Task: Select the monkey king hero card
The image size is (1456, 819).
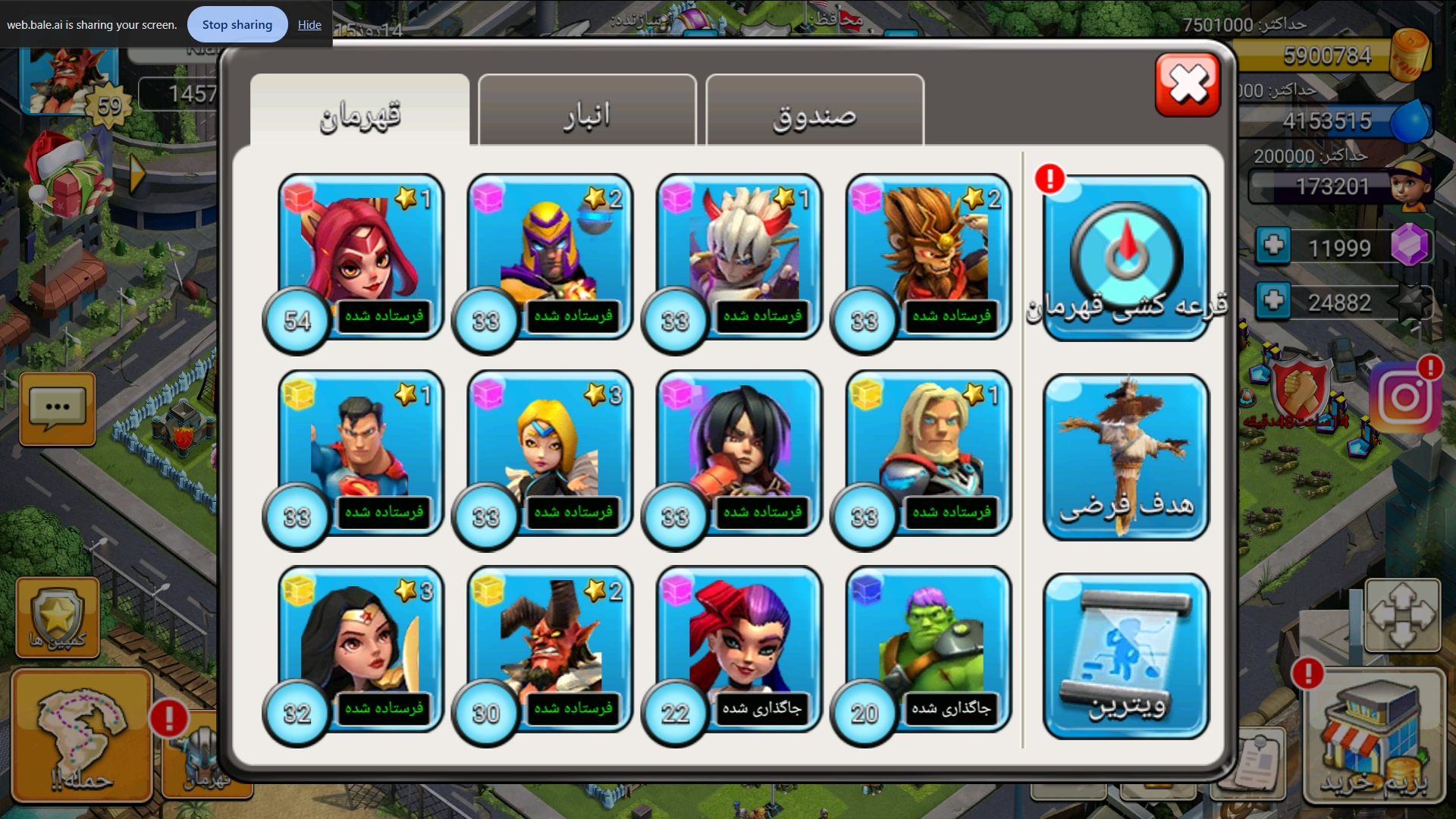Action: coord(928,254)
